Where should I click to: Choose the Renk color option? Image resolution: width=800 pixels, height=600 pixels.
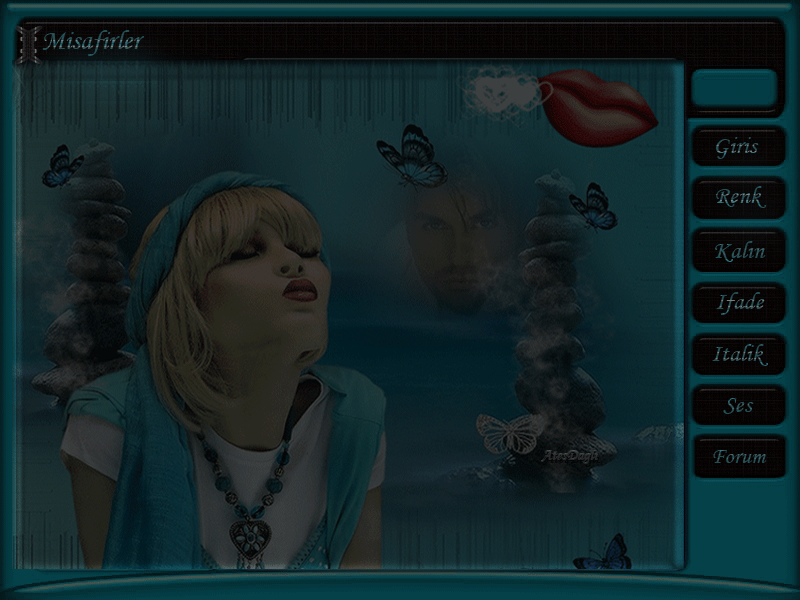click(738, 198)
